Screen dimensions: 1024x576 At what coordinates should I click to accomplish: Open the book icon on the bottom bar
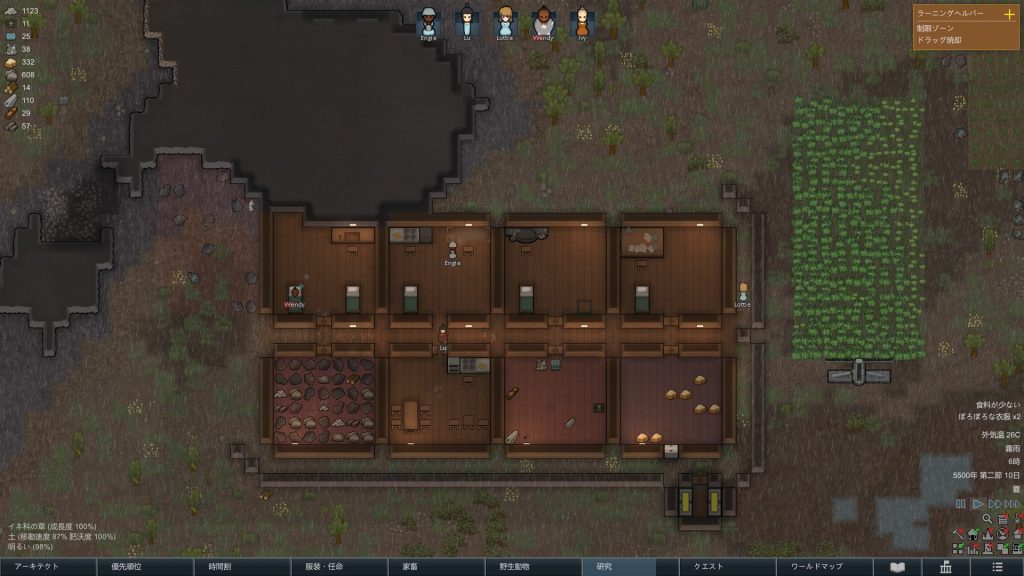[897, 566]
